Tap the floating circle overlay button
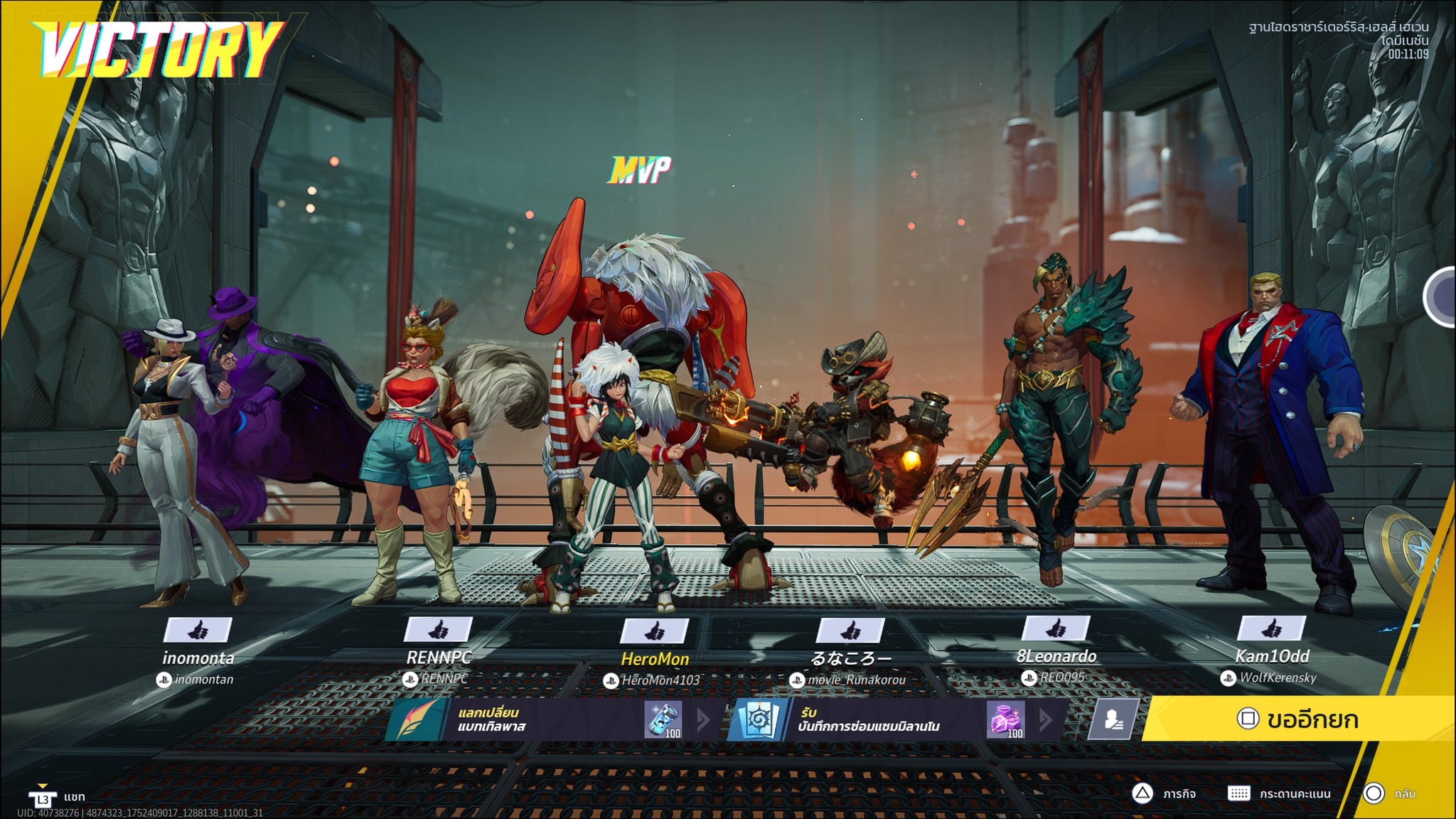The image size is (1456, 819). point(1442,297)
